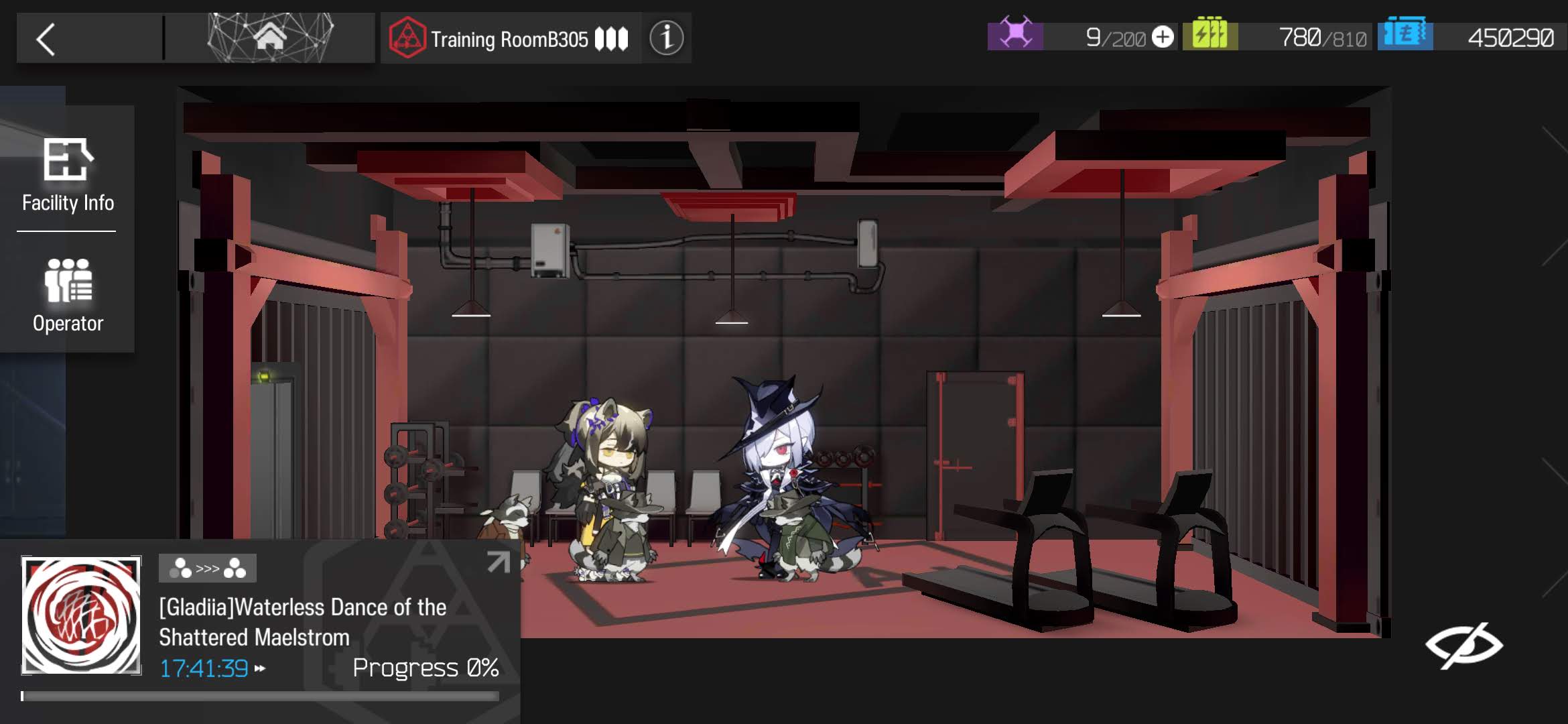
Task: Open the Facility Info panel
Action: (x=68, y=174)
